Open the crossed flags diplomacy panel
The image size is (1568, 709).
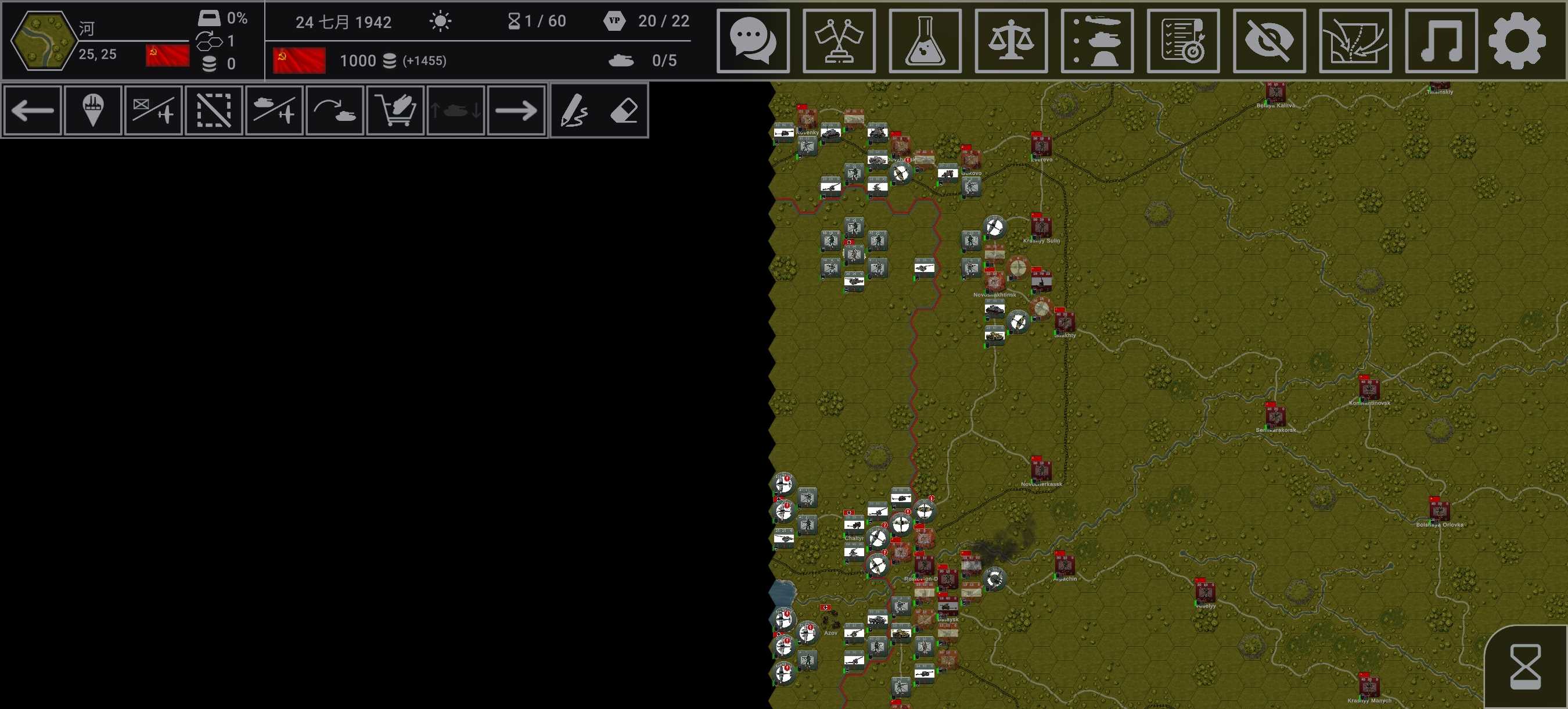point(839,41)
